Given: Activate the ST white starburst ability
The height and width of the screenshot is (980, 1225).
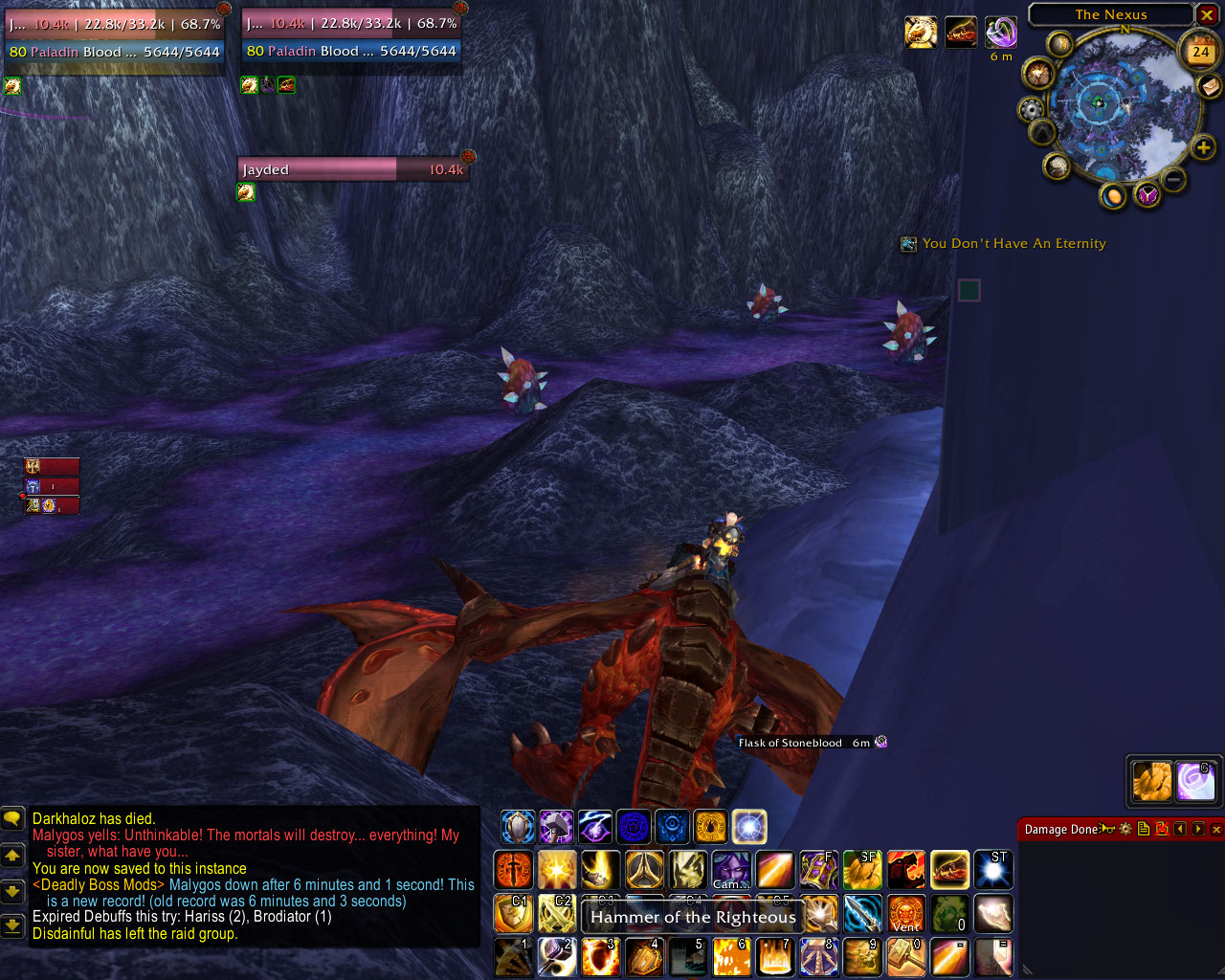Looking at the screenshot, I should click(x=993, y=870).
